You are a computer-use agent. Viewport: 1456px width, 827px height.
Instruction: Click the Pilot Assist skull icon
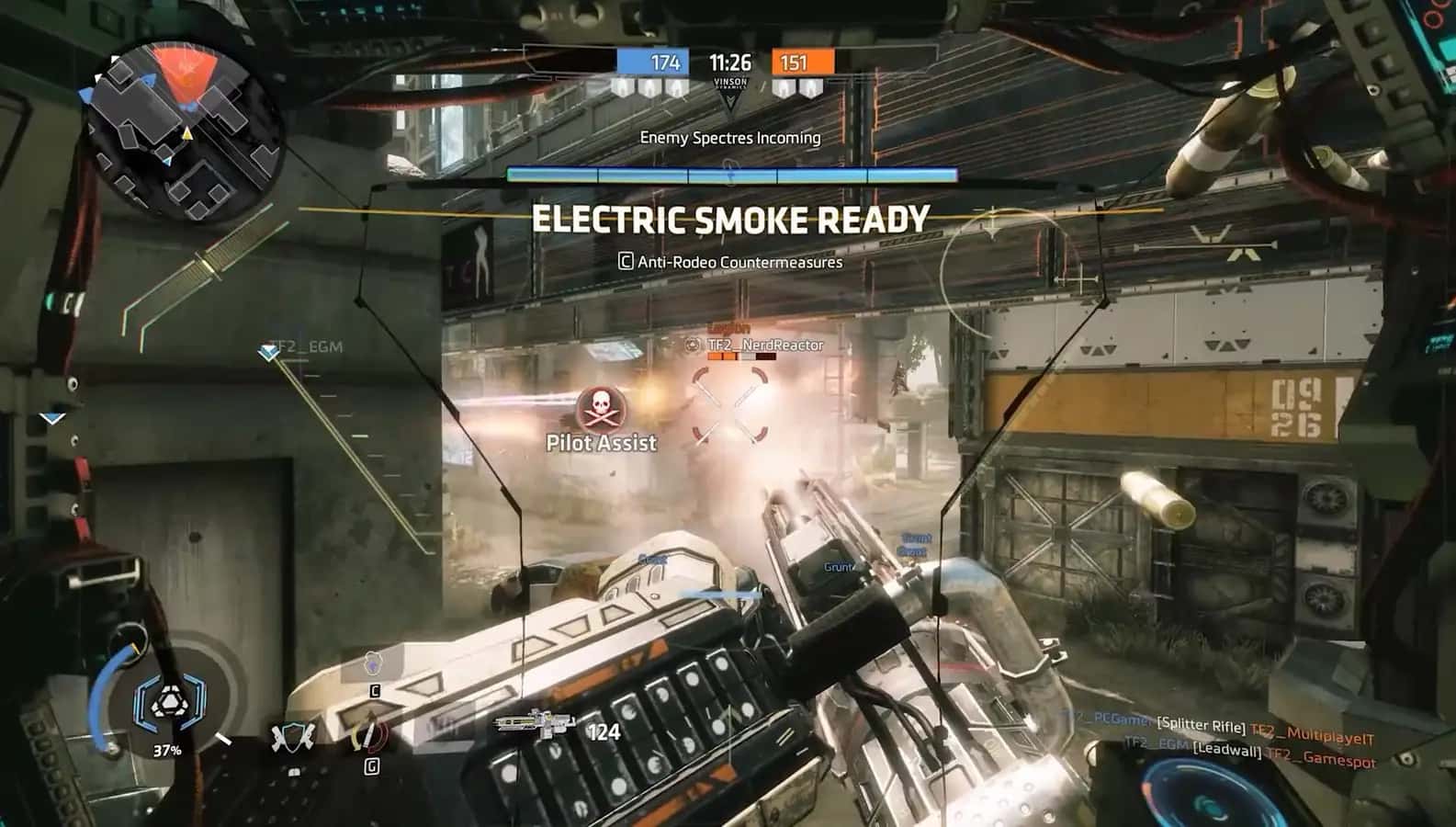point(602,408)
